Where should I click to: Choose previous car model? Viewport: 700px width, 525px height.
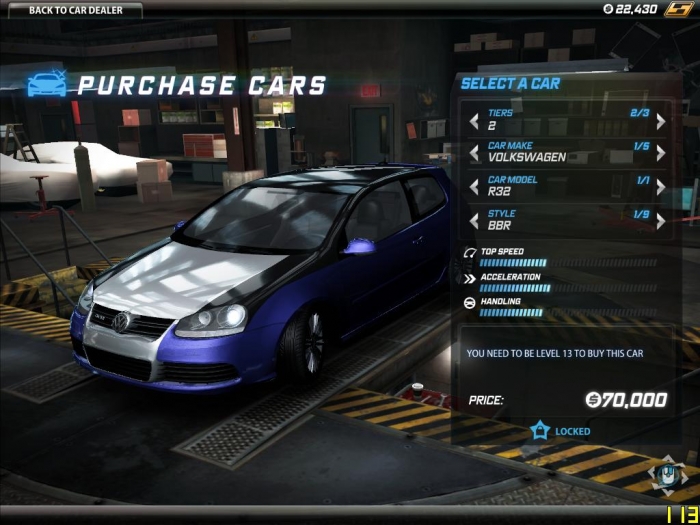point(474,186)
